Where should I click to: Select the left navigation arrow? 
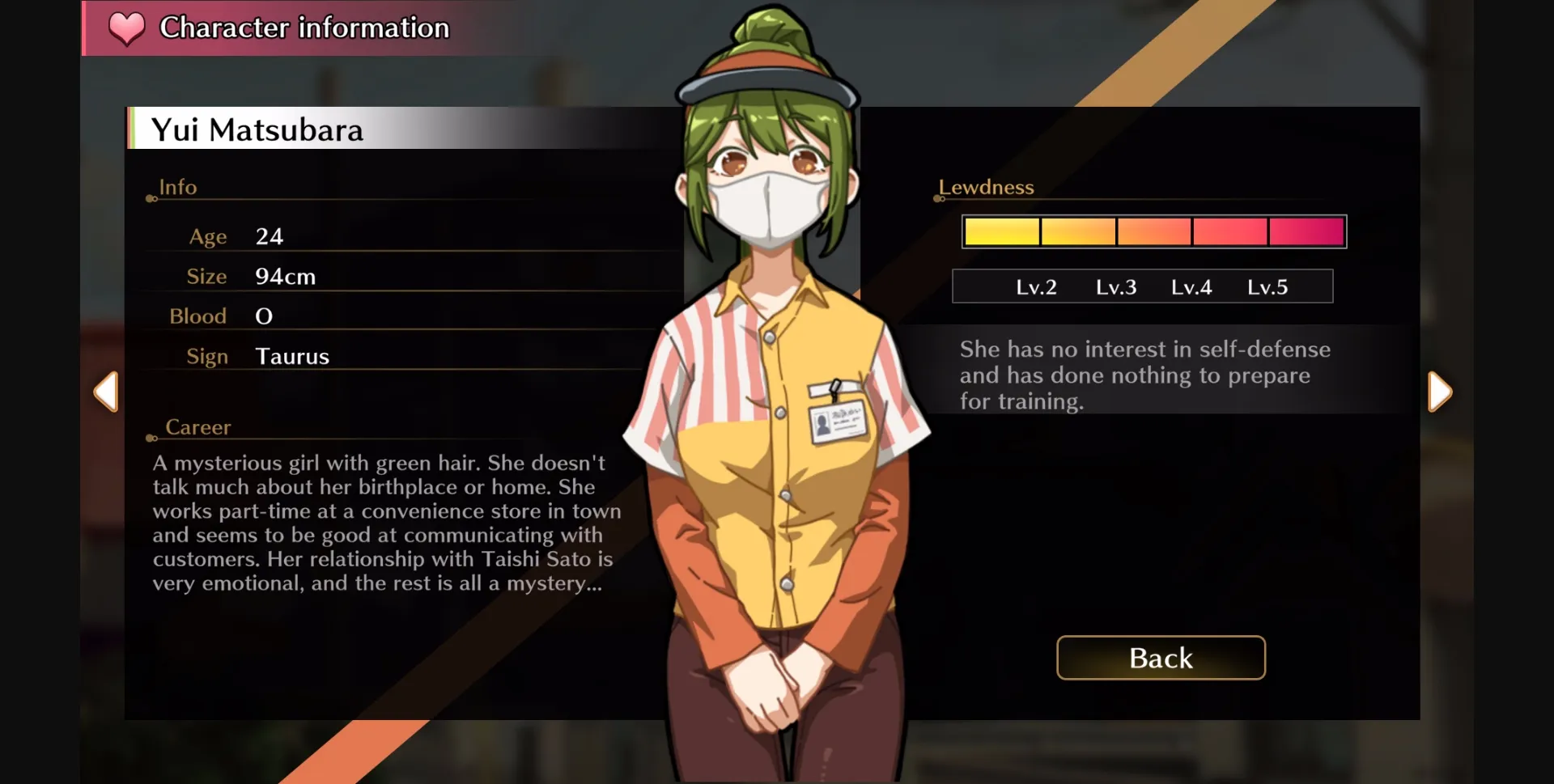[x=106, y=392]
